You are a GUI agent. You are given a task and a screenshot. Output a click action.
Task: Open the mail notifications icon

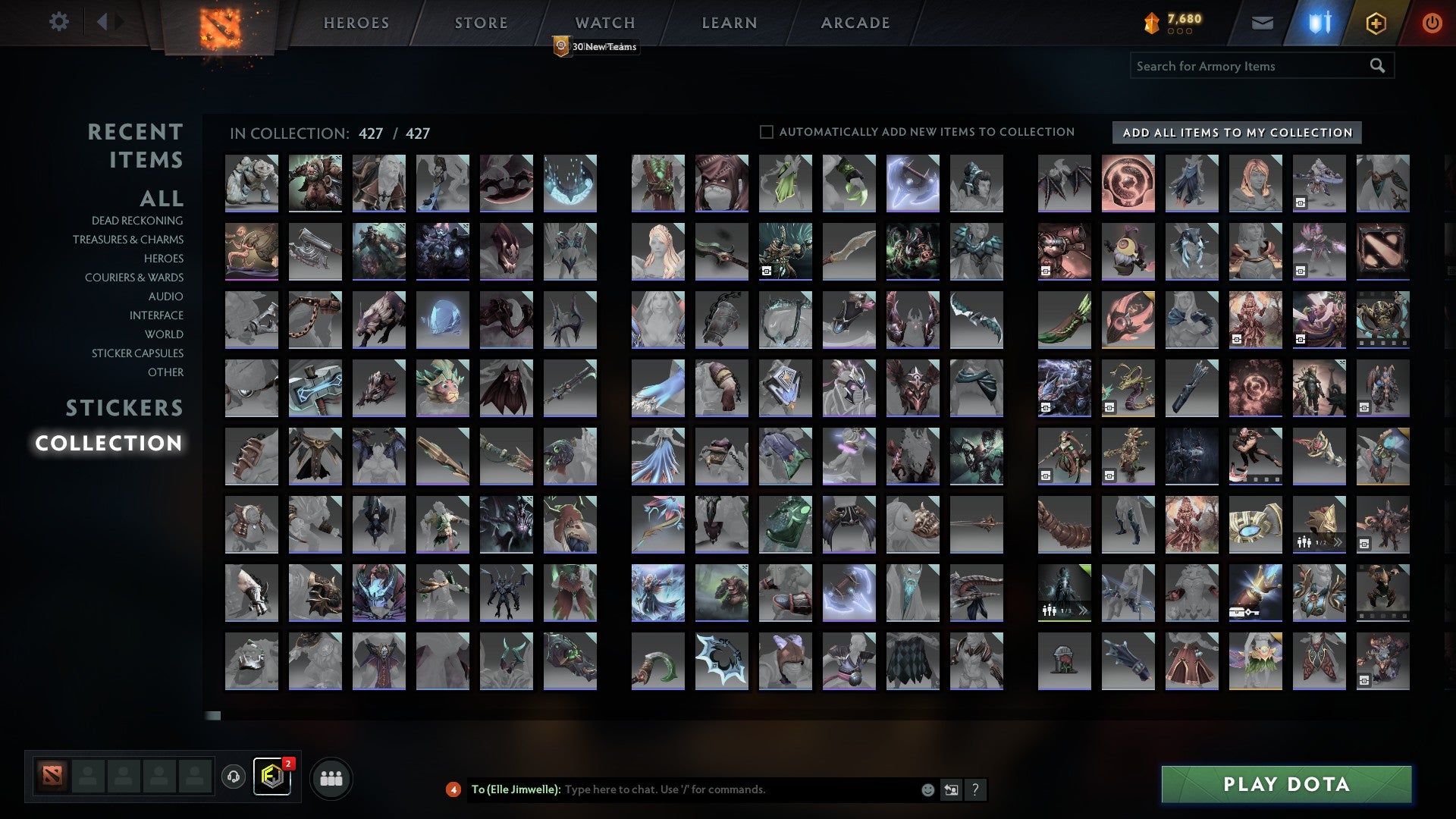(x=1263, y=23)
